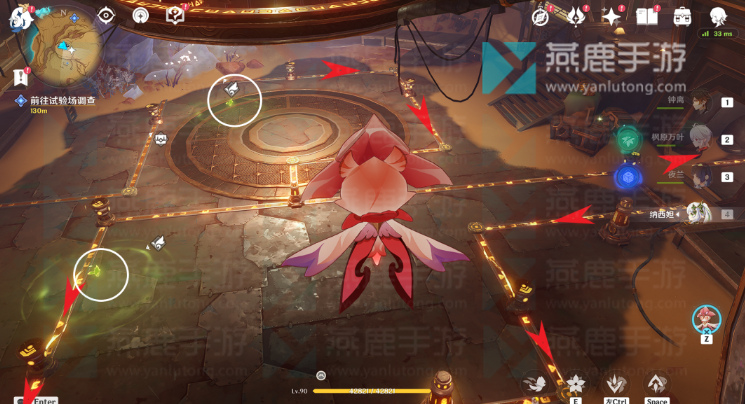This screenshot has width=745, height=404.
Task: Use the upward ascend arrow ability
Action: [x=656, y=382]
